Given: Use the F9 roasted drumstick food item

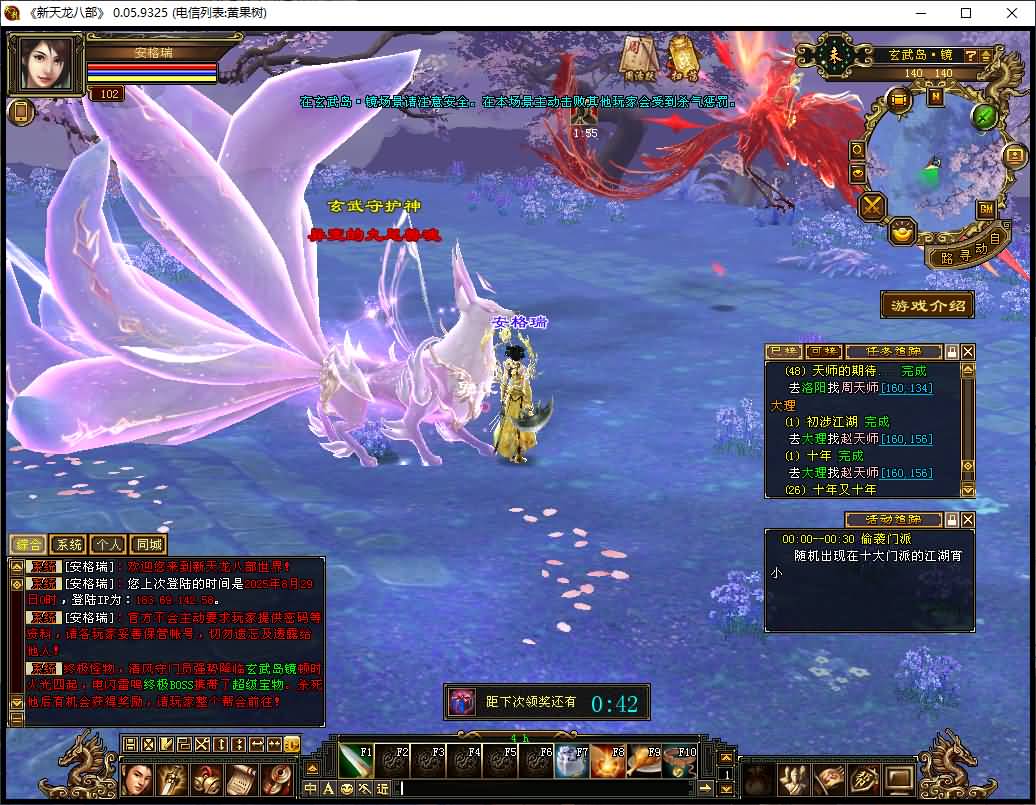Looking at the screenshot, I should point(643,762).
